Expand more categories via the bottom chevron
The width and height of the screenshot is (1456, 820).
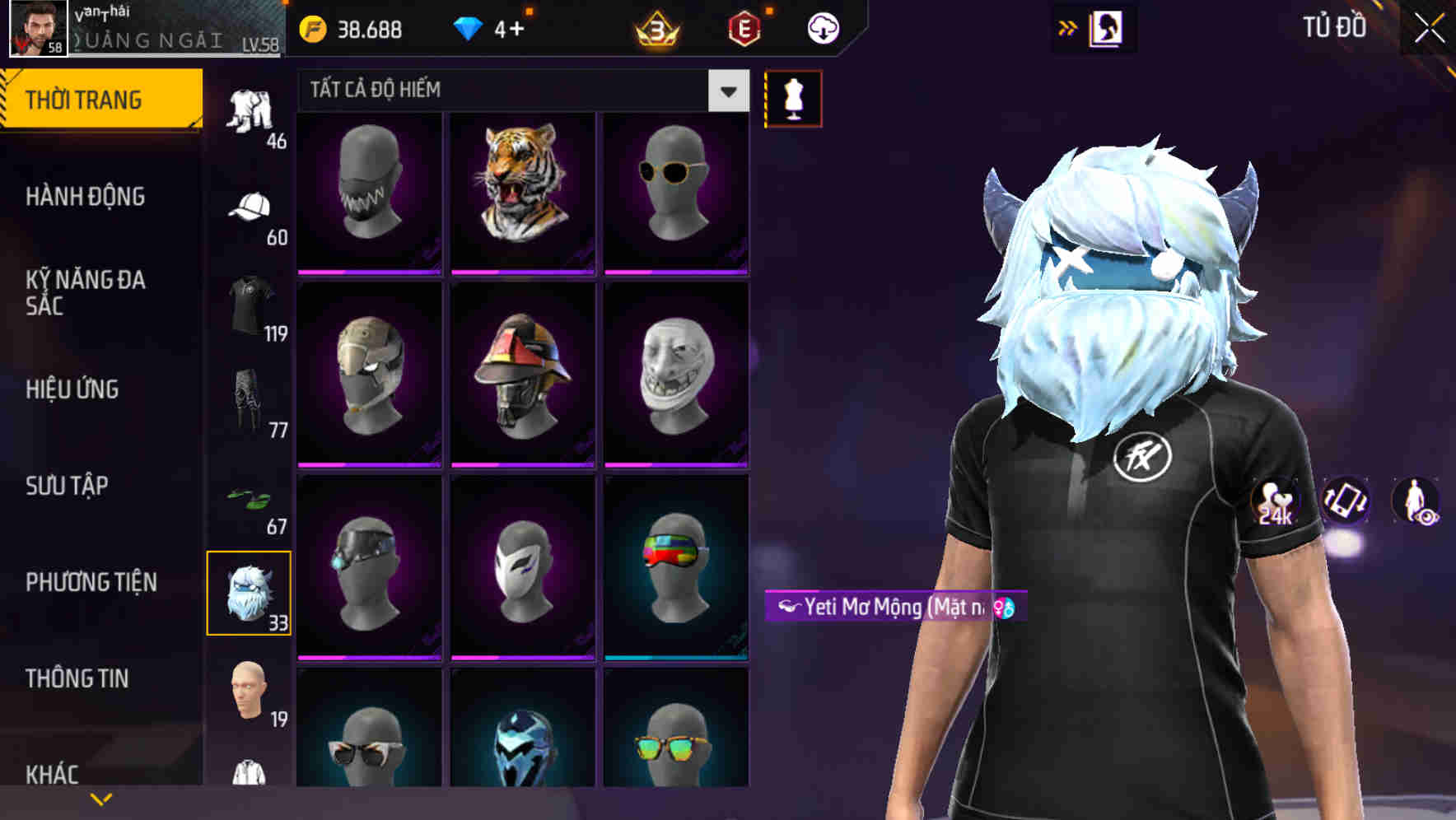[x=101, y=798]
